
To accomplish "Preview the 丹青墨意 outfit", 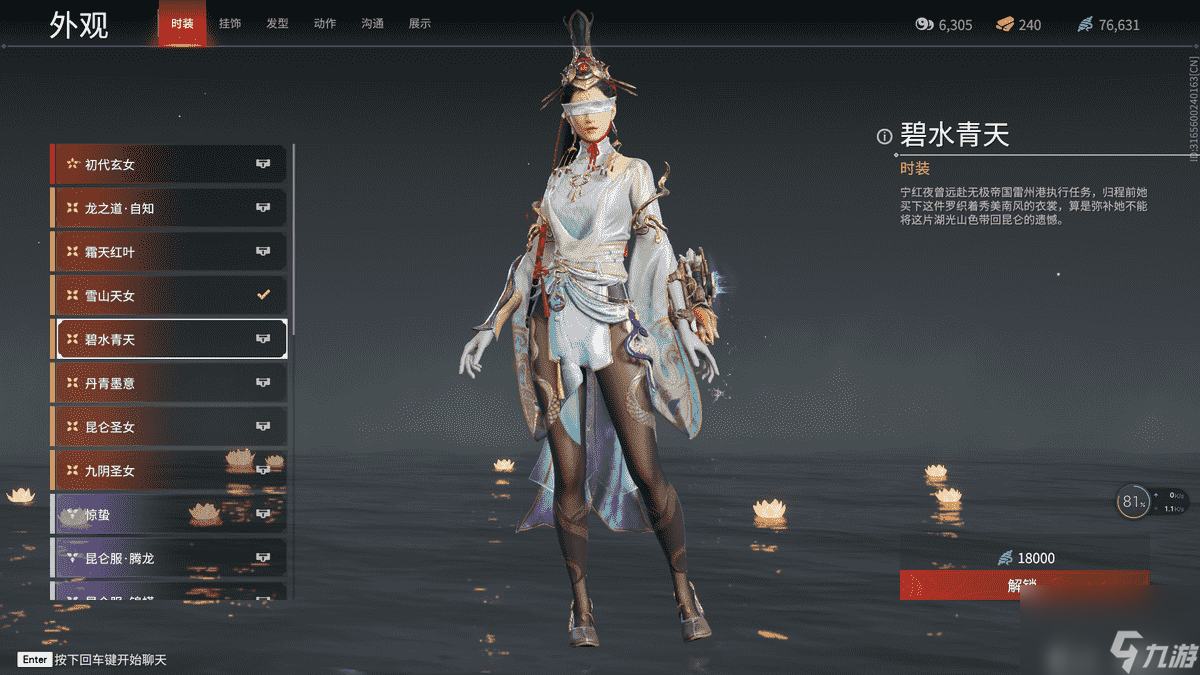I will pyautogui.click(x=169, y=383).
